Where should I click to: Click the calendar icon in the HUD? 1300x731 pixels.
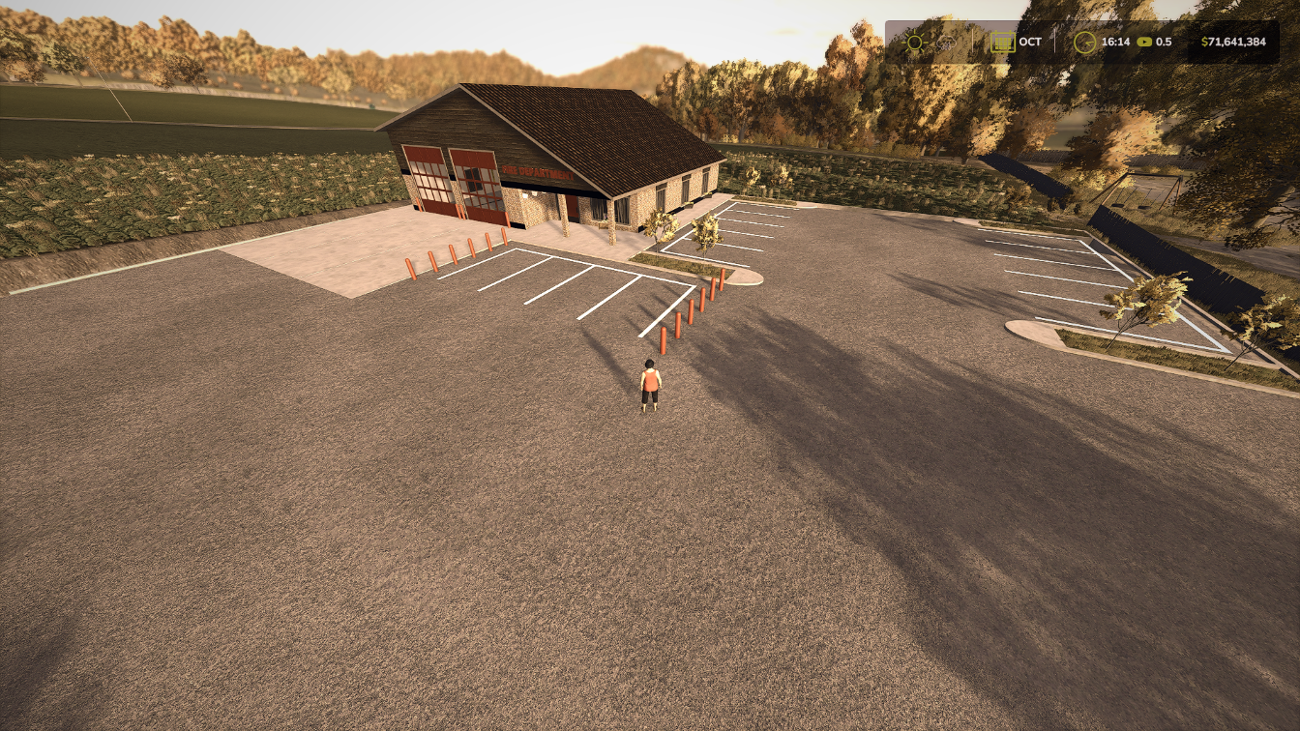(1003, 42)
